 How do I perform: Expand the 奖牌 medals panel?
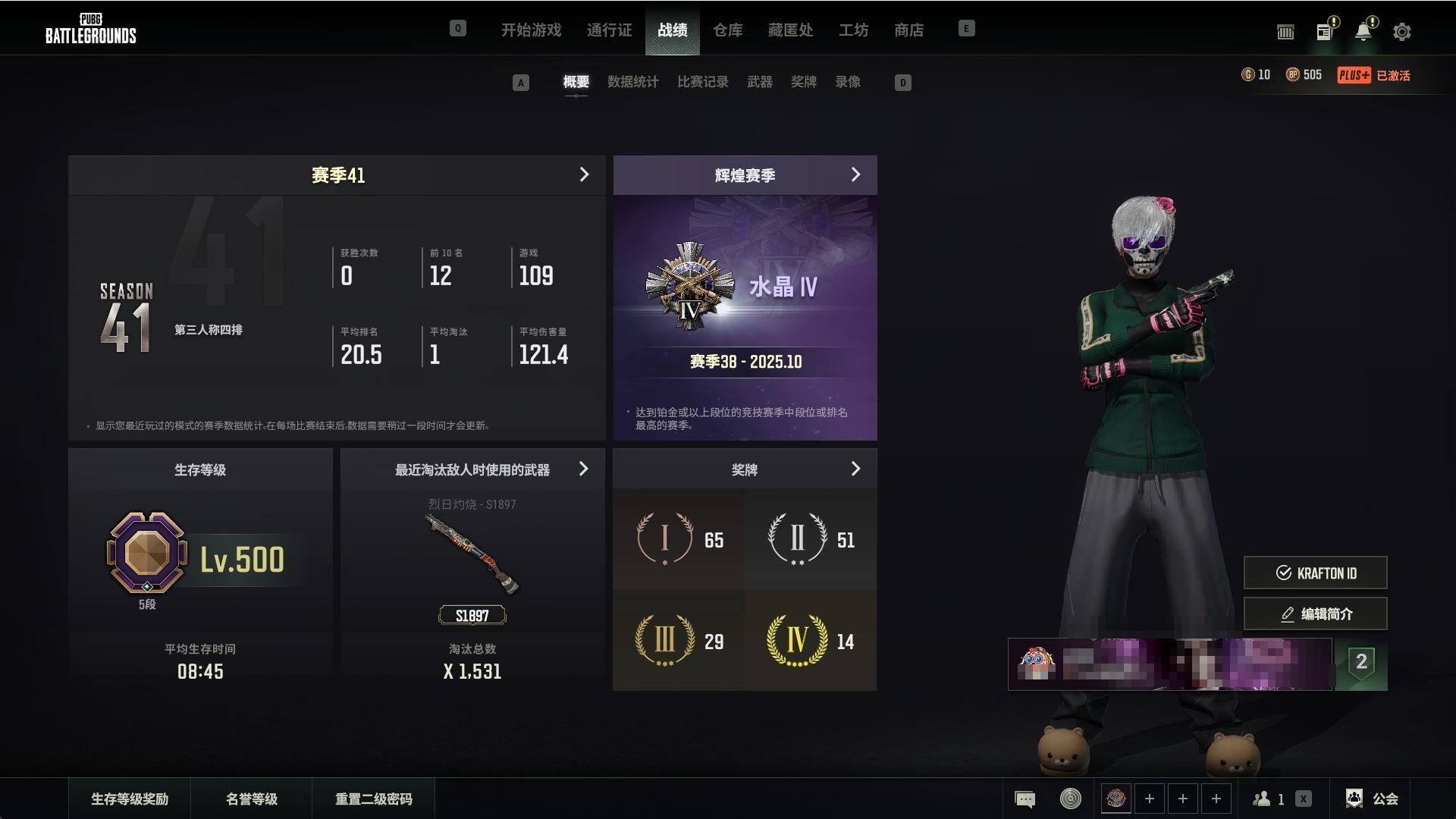pyautogui.click(x=855, y=469)
